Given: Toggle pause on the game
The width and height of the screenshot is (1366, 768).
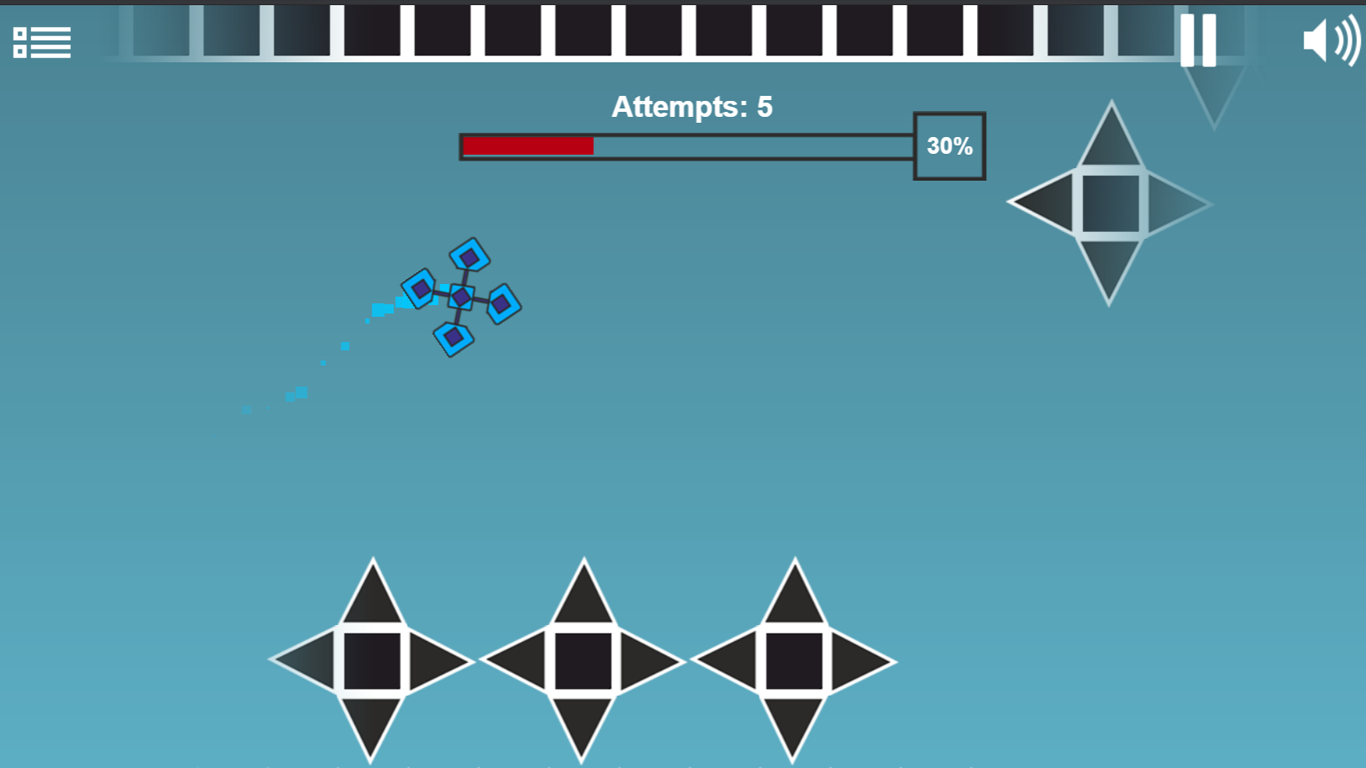Looking at the screenshot, I should pyautogui.click(x=1197, y=42).
